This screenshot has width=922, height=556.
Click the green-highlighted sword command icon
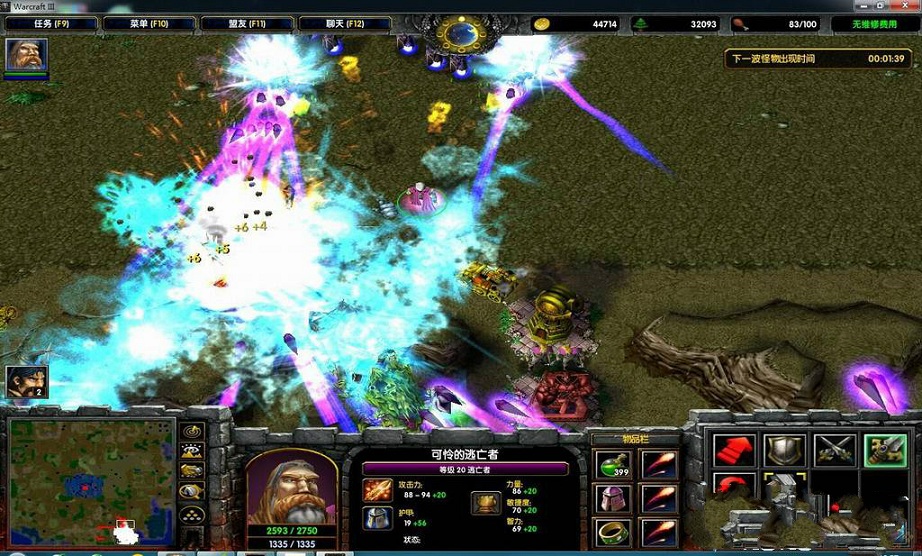[x=885, y=450]
